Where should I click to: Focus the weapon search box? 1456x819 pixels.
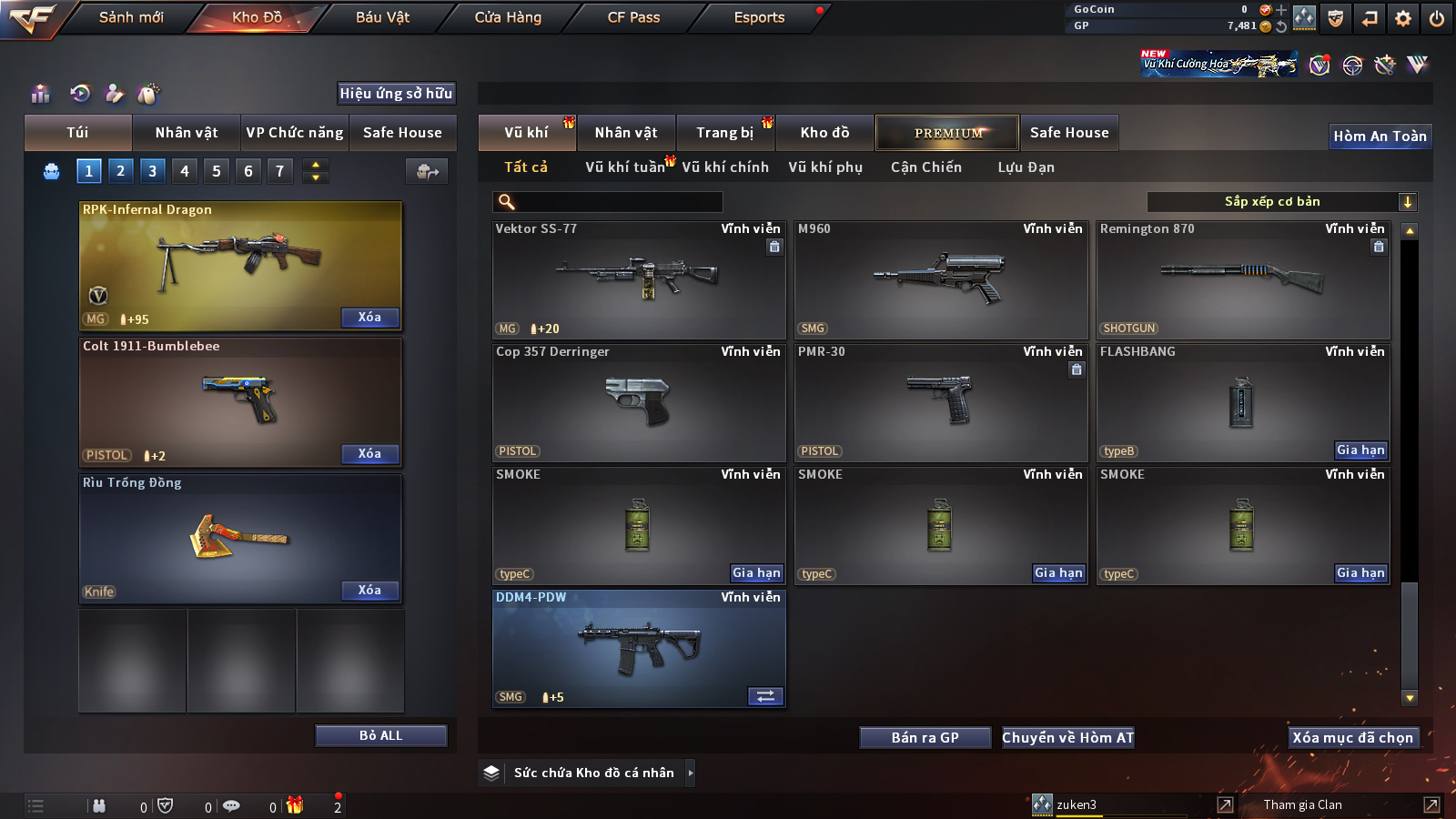click(x=617, y=202)
